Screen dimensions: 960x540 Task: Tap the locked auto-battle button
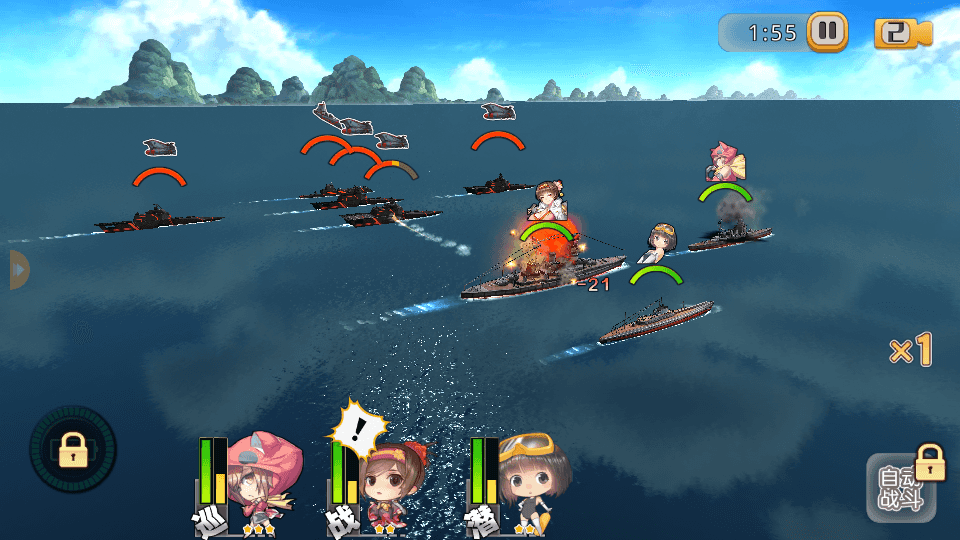tap(900, 489)
